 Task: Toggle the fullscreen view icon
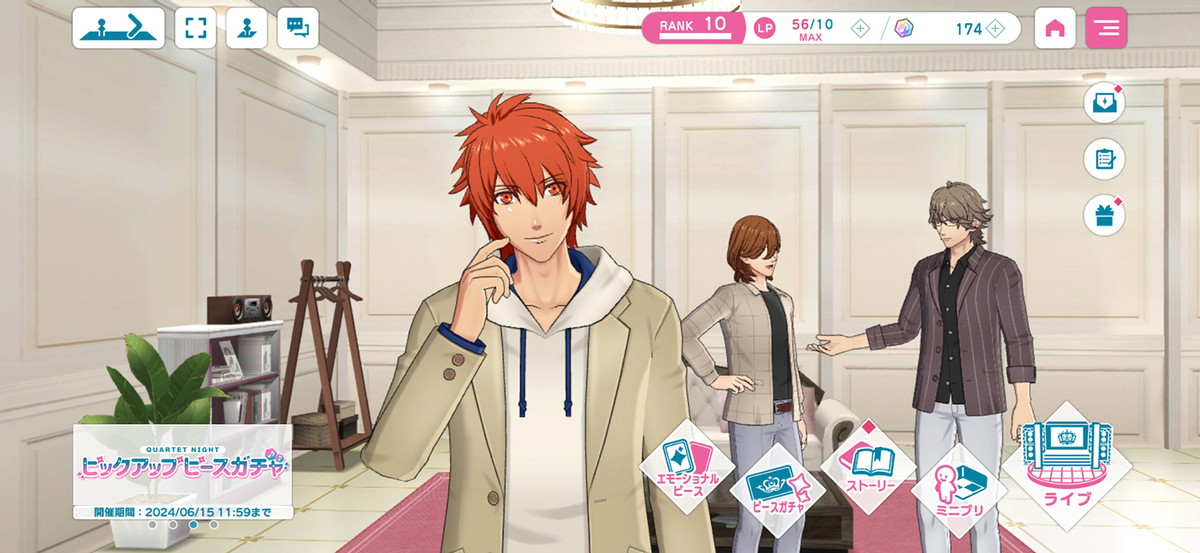(x=195, y=28)
